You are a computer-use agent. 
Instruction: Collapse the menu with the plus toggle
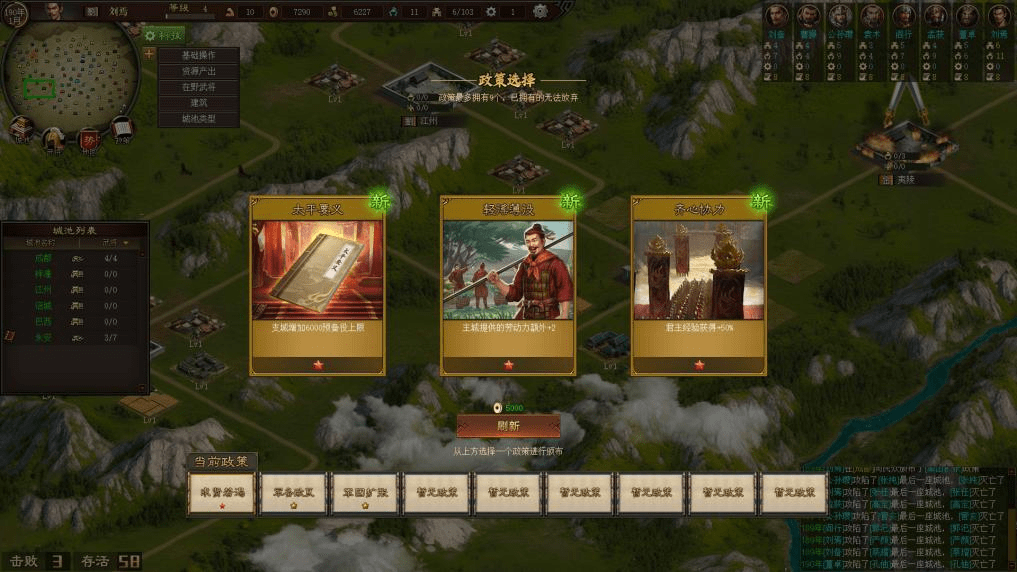(149, 54)
